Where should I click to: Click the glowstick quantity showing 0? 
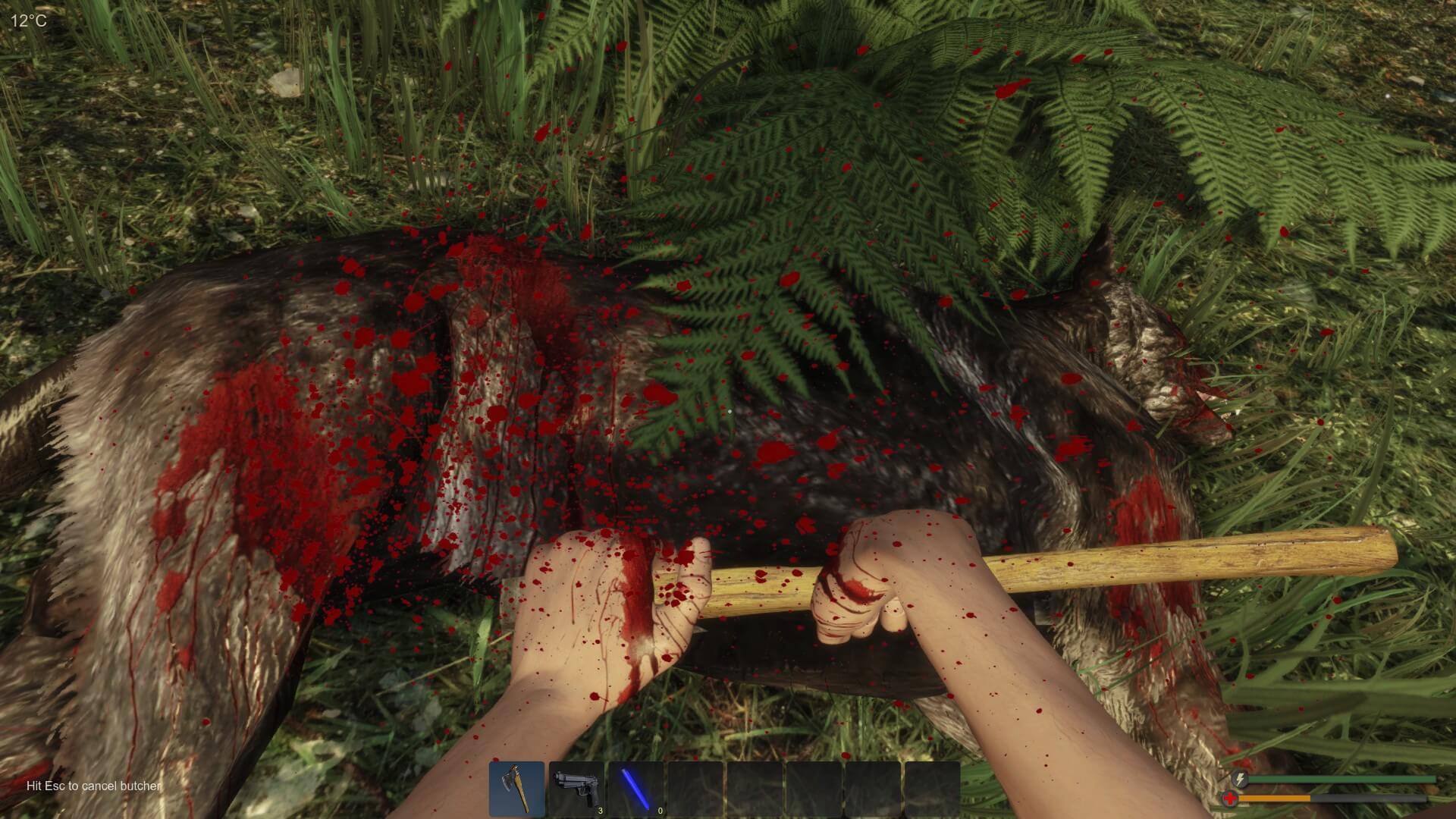[659, 811]
